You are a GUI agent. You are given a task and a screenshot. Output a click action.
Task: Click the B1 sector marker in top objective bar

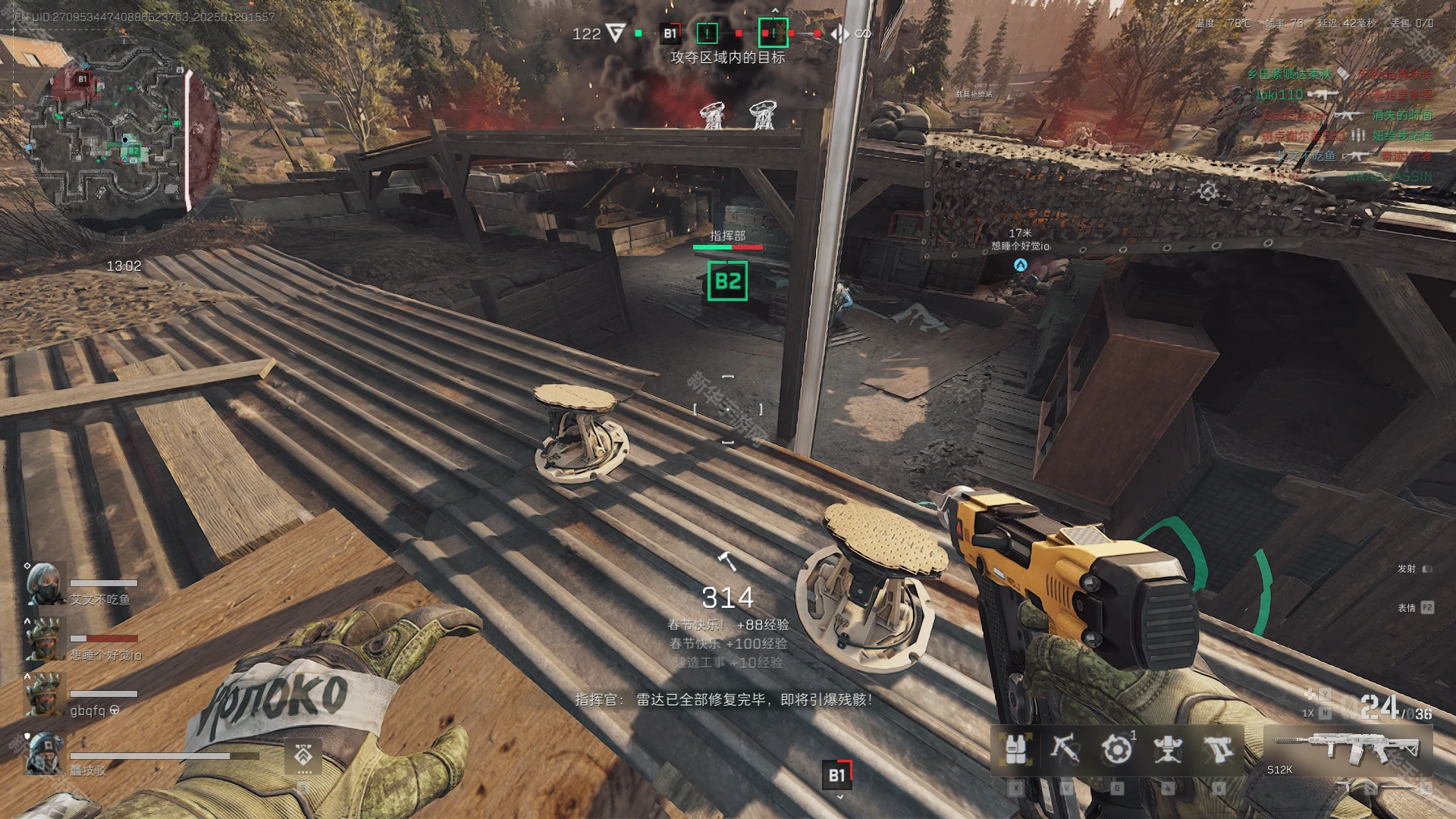(670, 33)
